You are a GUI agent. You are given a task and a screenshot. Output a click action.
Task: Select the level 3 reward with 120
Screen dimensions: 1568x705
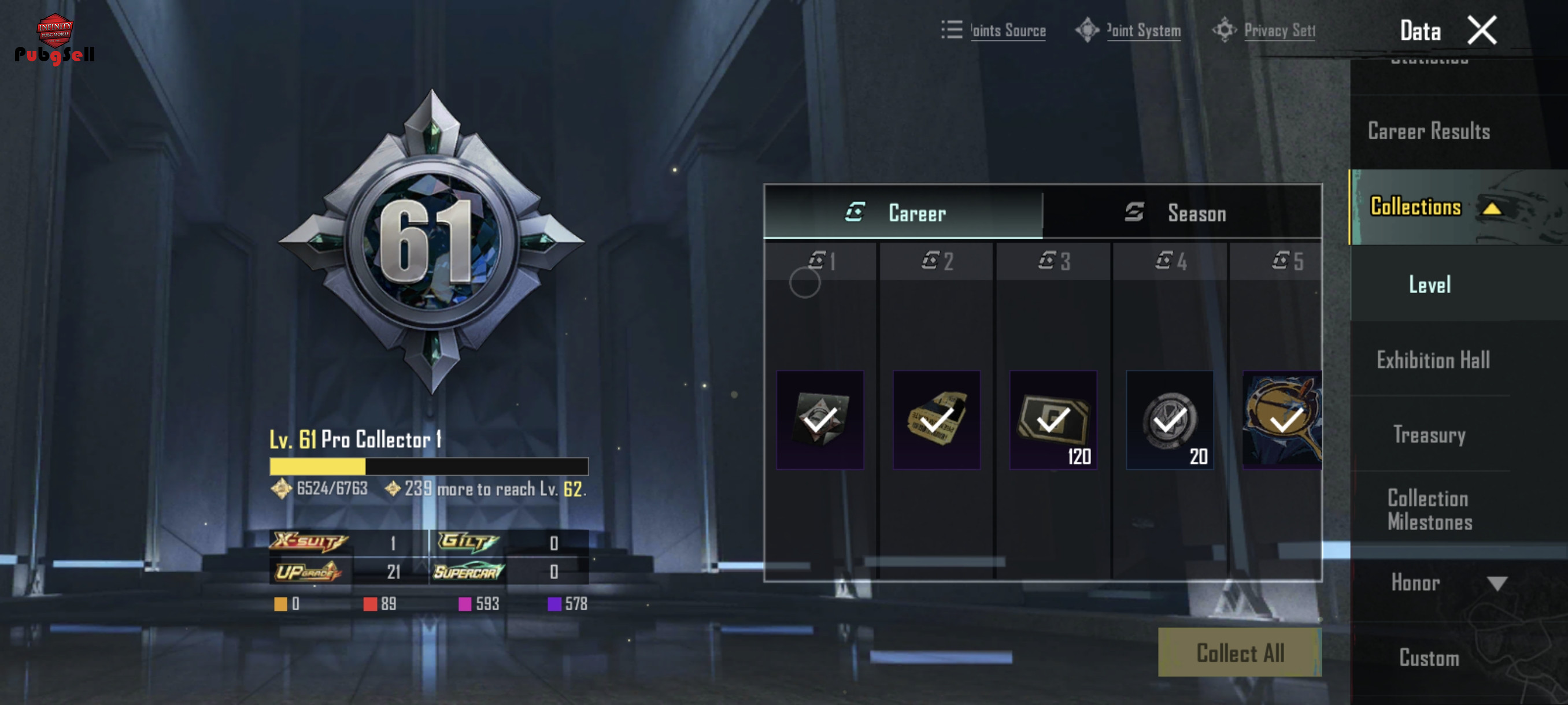[1052, 420]
